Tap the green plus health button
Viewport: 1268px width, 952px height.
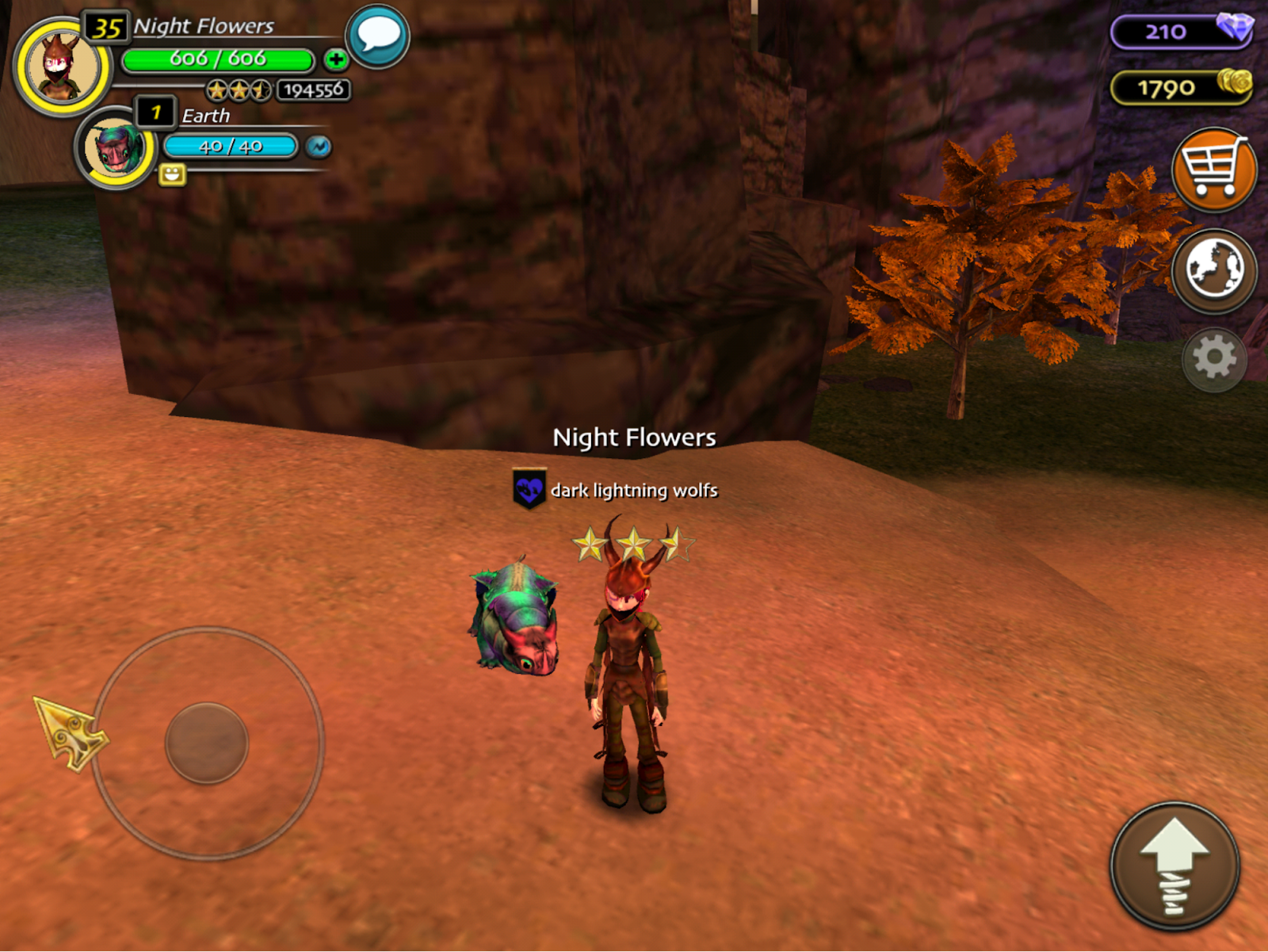[x=336, y=59]
